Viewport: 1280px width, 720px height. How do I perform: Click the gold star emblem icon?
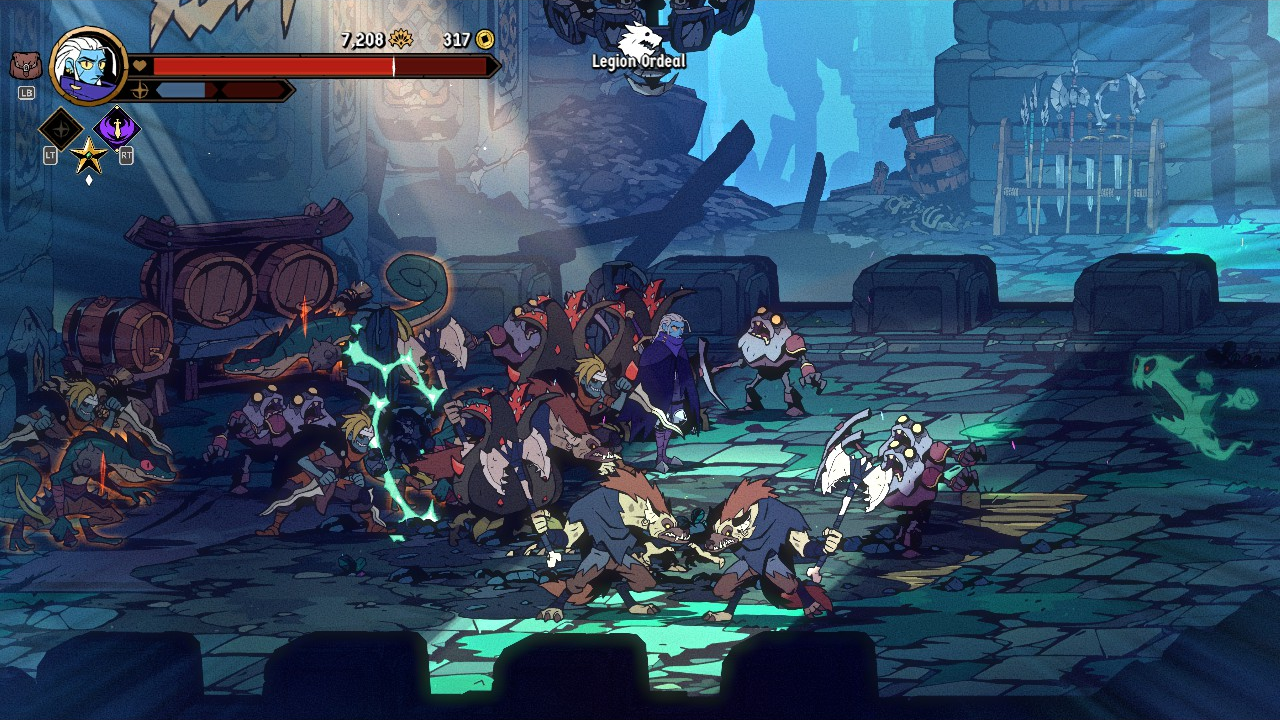(89, 156)
